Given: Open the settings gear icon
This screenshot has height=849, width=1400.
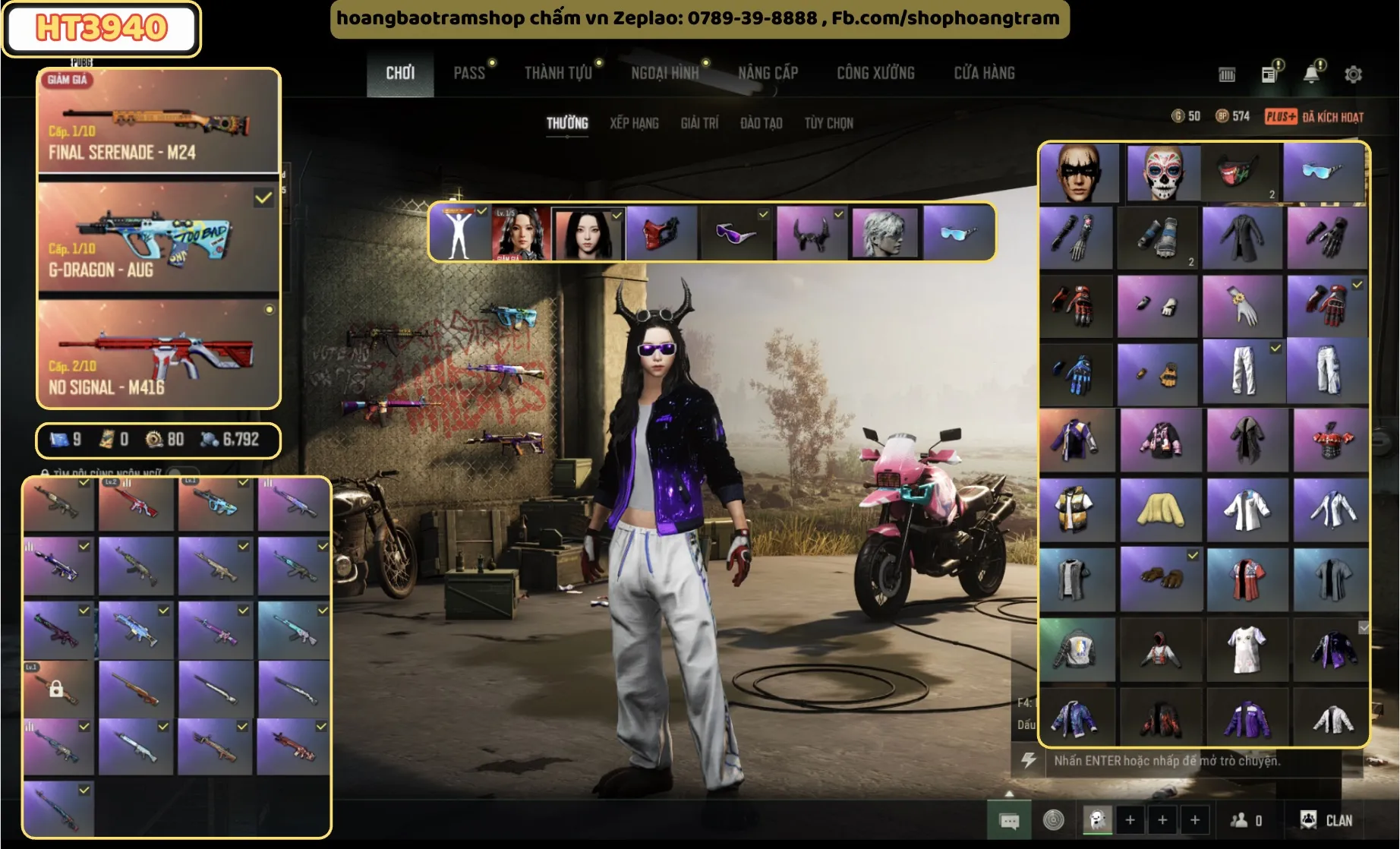Looking at the screenshot, I should coord(1353,74).
